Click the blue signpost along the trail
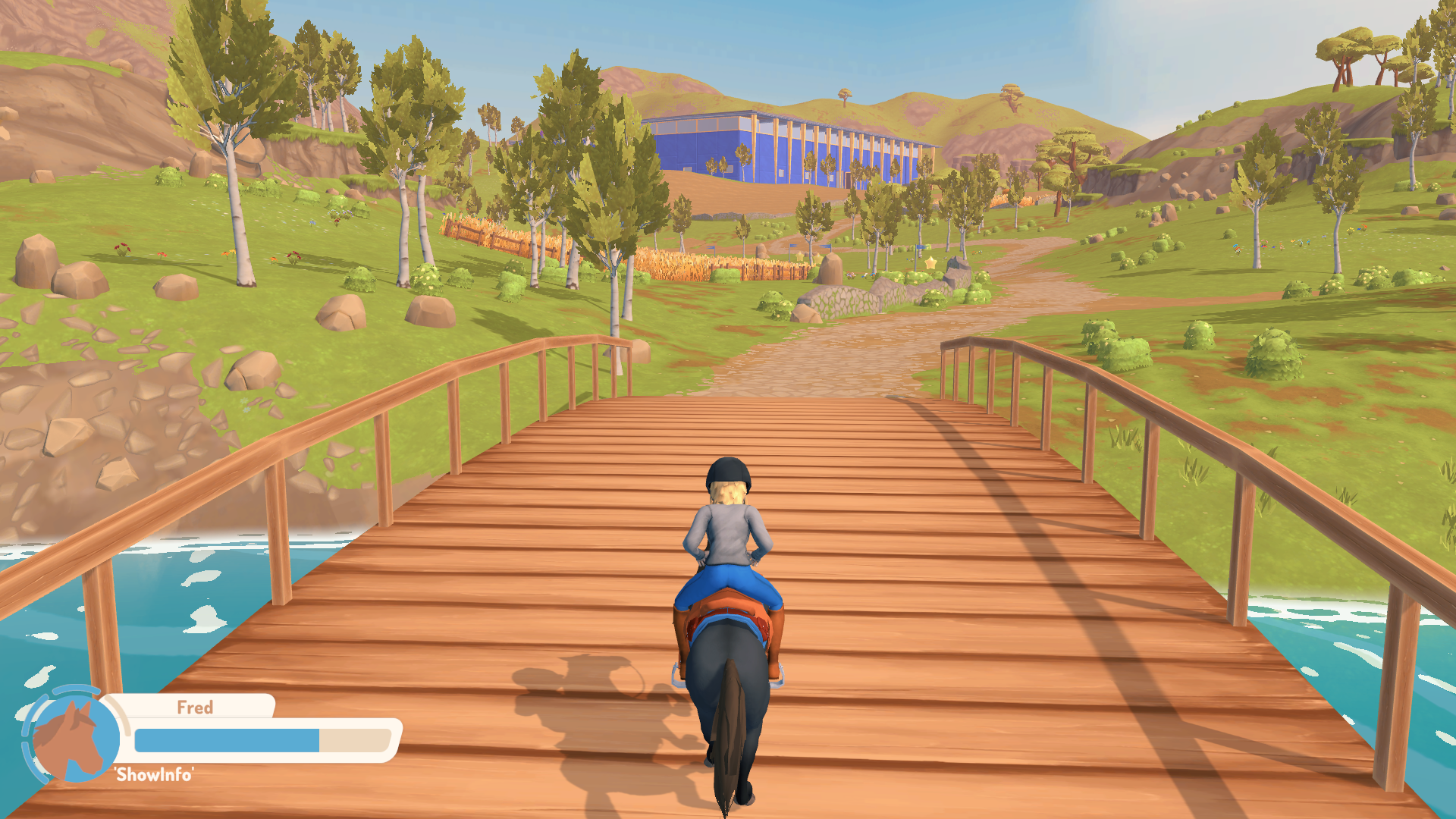 921,246
